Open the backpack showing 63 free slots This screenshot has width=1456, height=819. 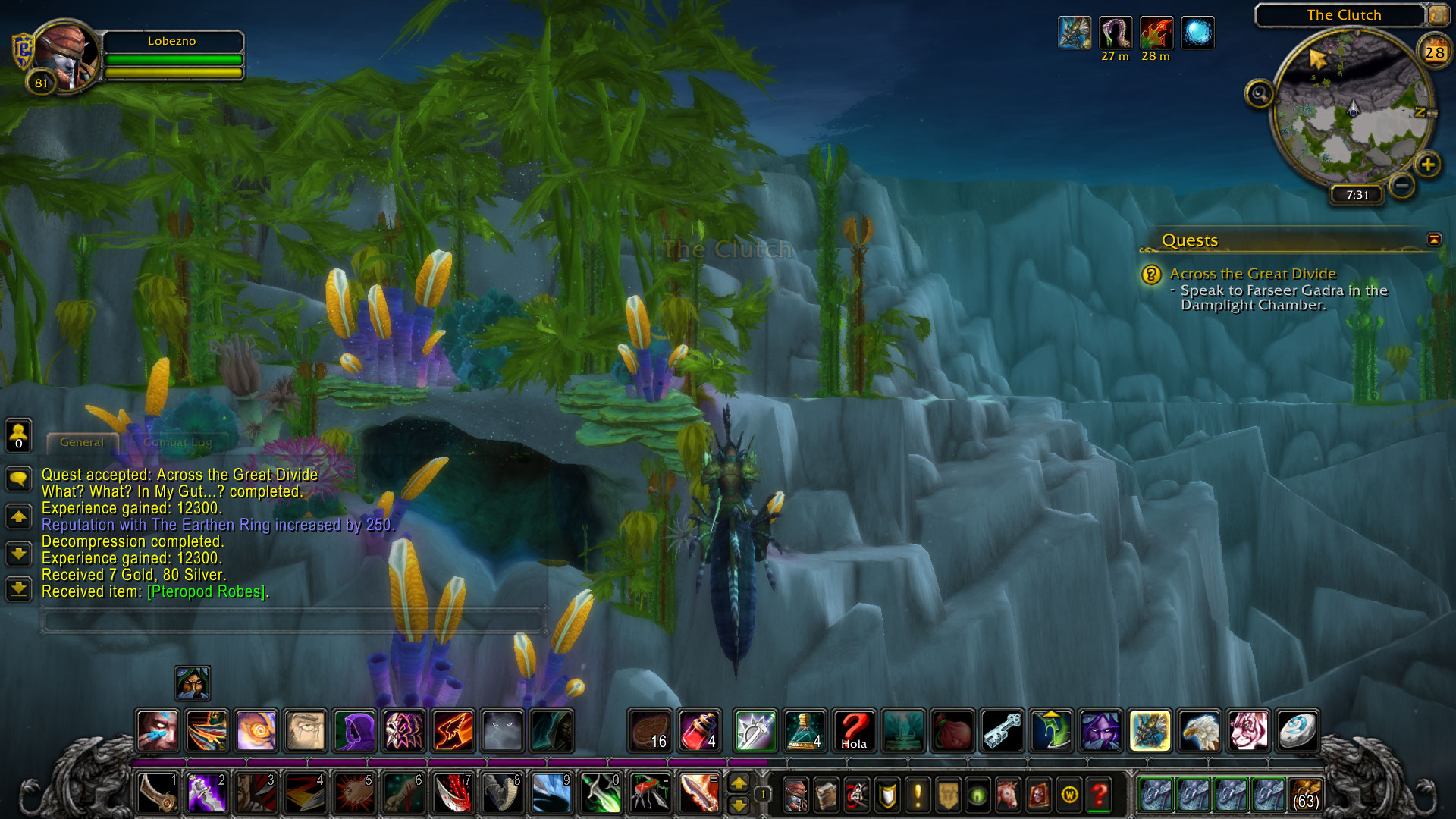[x=1304, y=794]
